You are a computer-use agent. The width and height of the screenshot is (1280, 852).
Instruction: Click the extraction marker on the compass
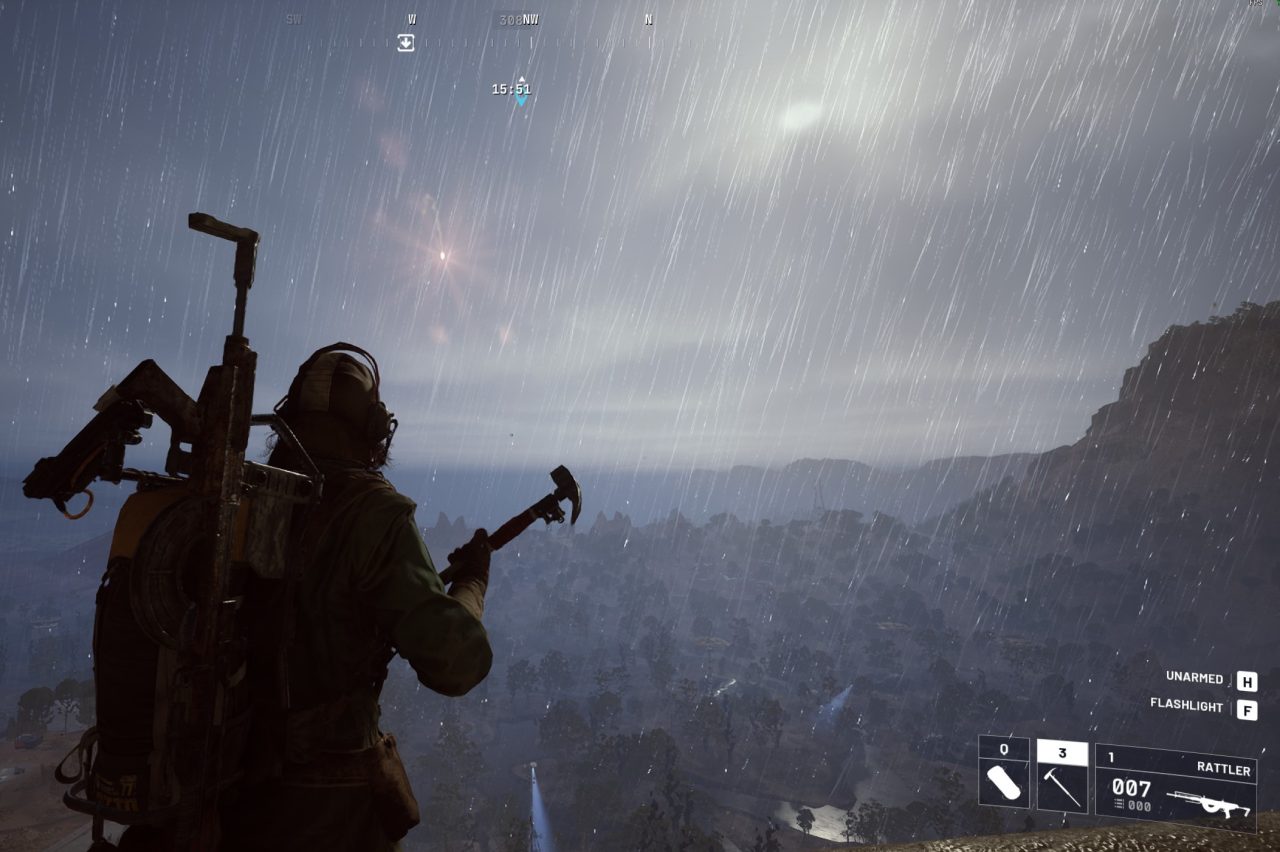coord(406,42)
